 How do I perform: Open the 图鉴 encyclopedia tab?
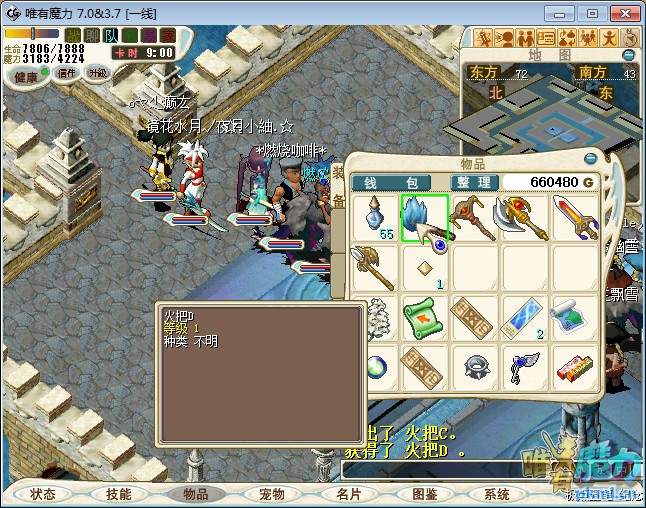[423, 494]
